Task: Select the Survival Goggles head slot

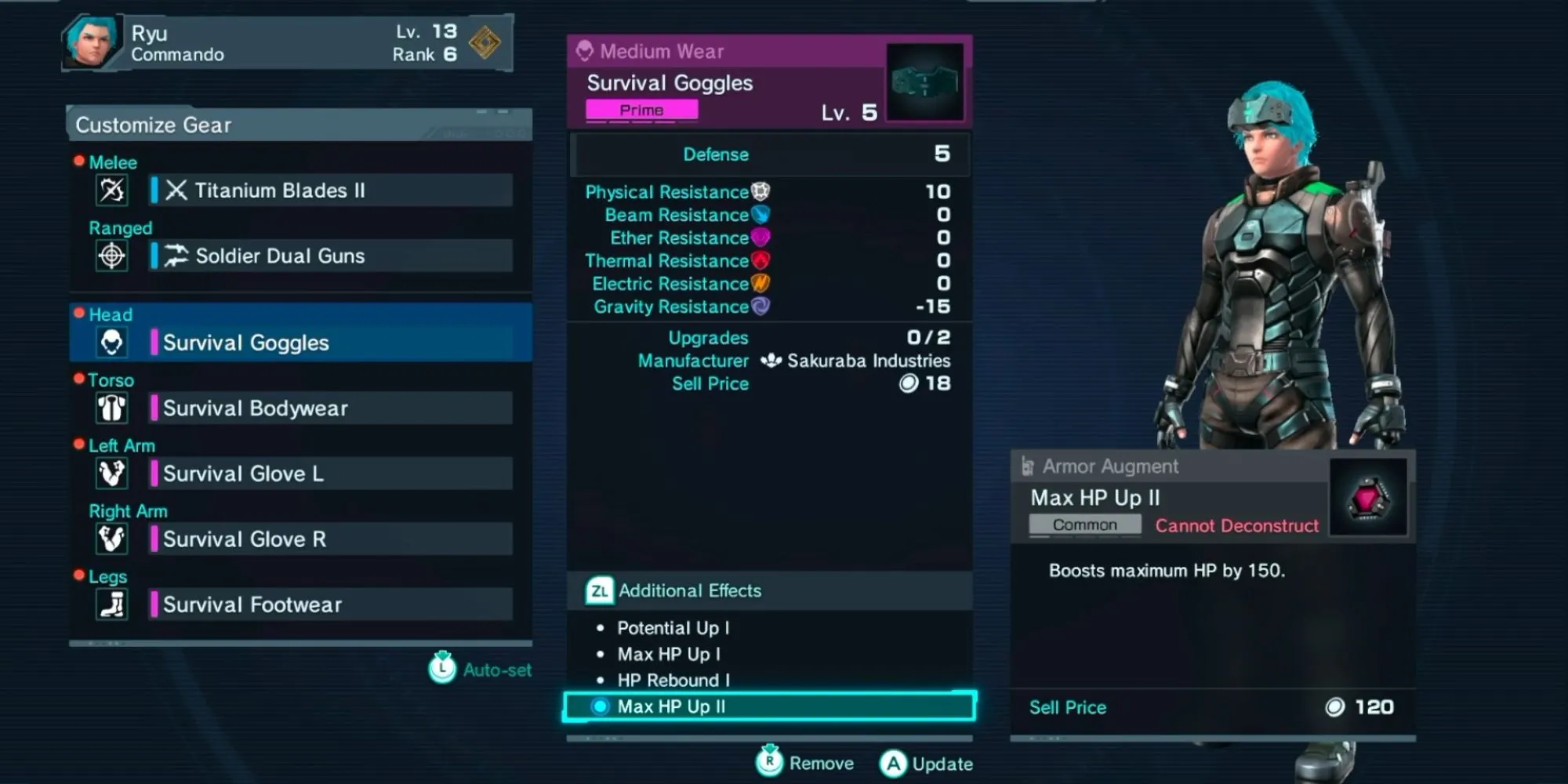Action: 331,343
